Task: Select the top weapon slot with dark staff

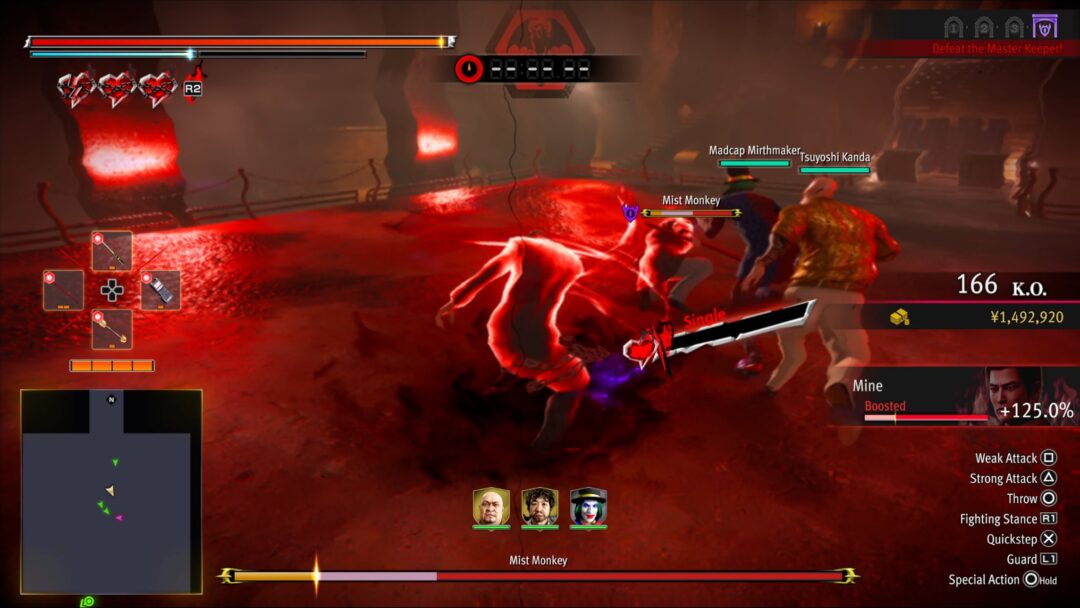Action: point(112,251)
